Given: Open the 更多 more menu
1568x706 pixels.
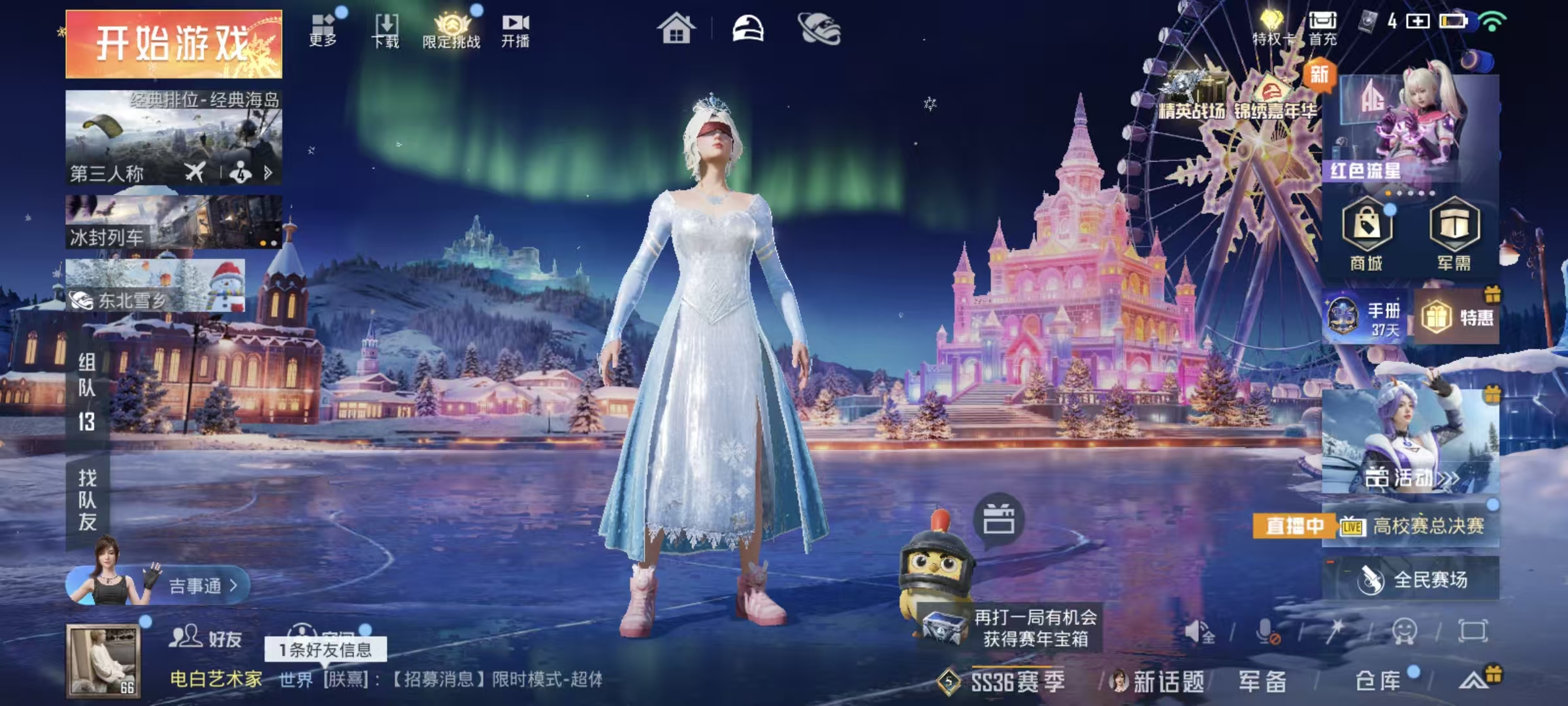Looking at the screenshot, I should coord(323,30).
